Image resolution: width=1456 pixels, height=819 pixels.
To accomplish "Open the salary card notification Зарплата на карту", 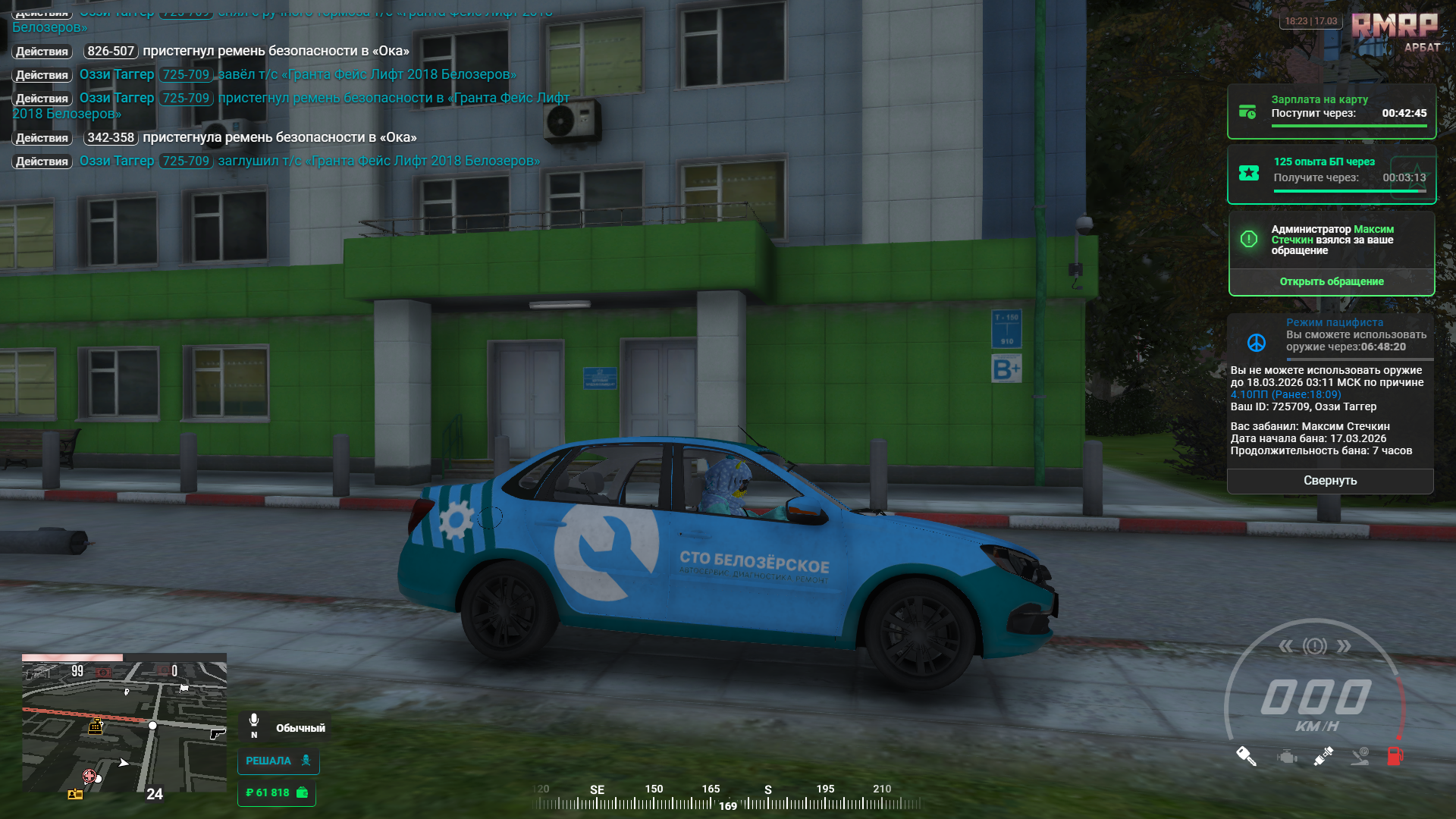I will coord(1331,111).
